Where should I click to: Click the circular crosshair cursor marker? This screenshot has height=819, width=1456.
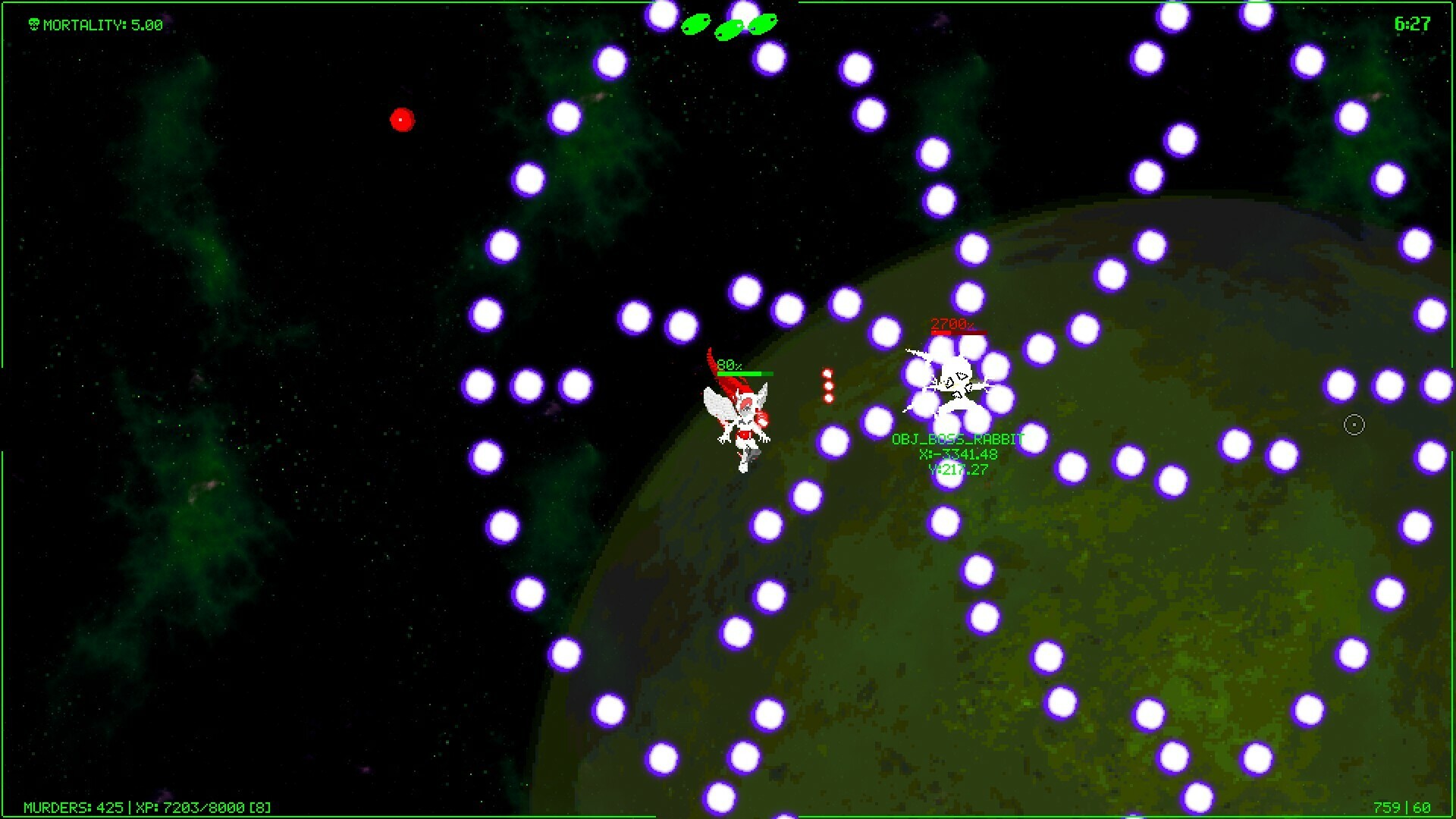tap(1354, 425)
